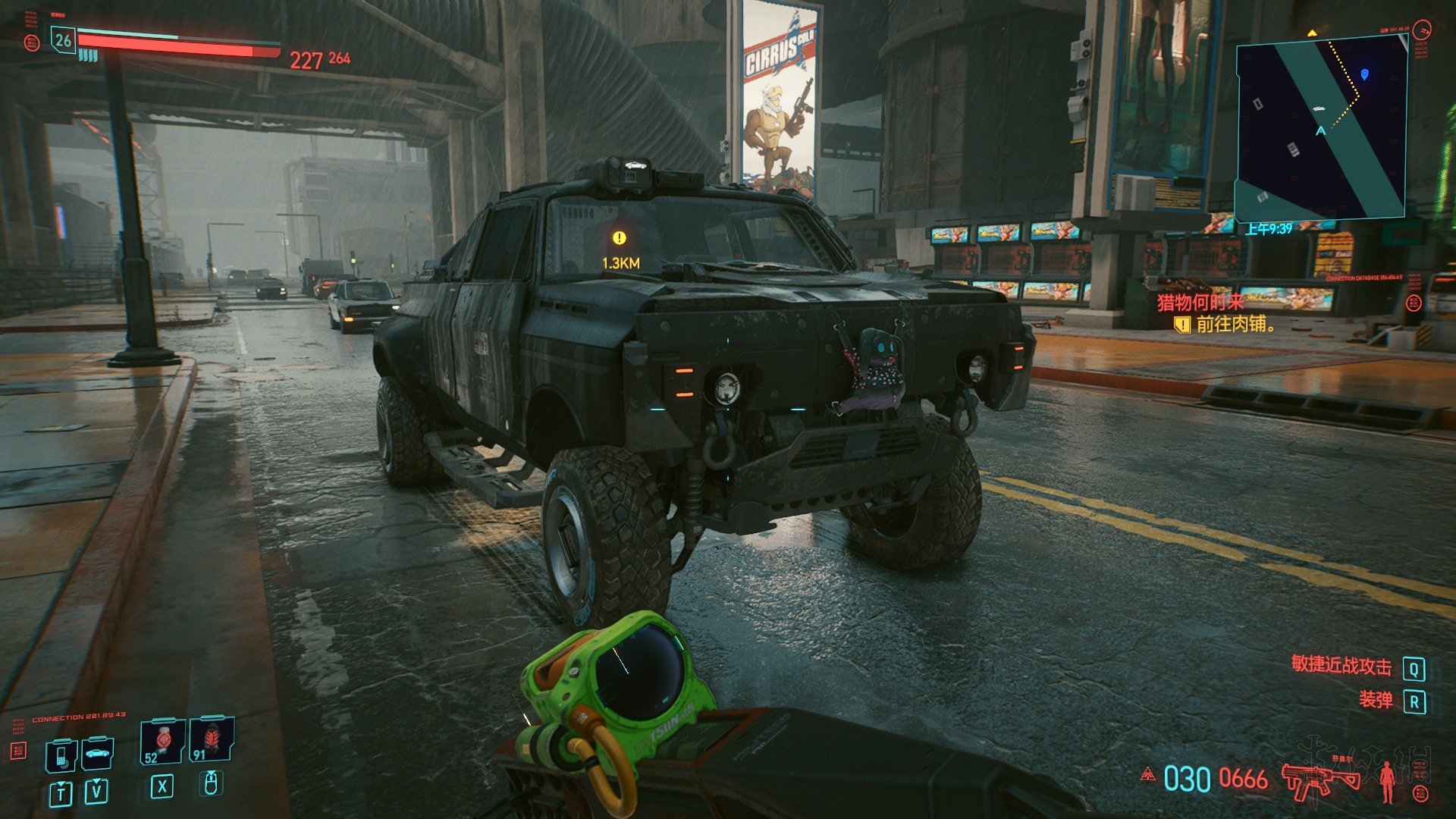1456x819 pixels.
Task: Select the call-vehicle car icon slot
Action: click(97, 753)
